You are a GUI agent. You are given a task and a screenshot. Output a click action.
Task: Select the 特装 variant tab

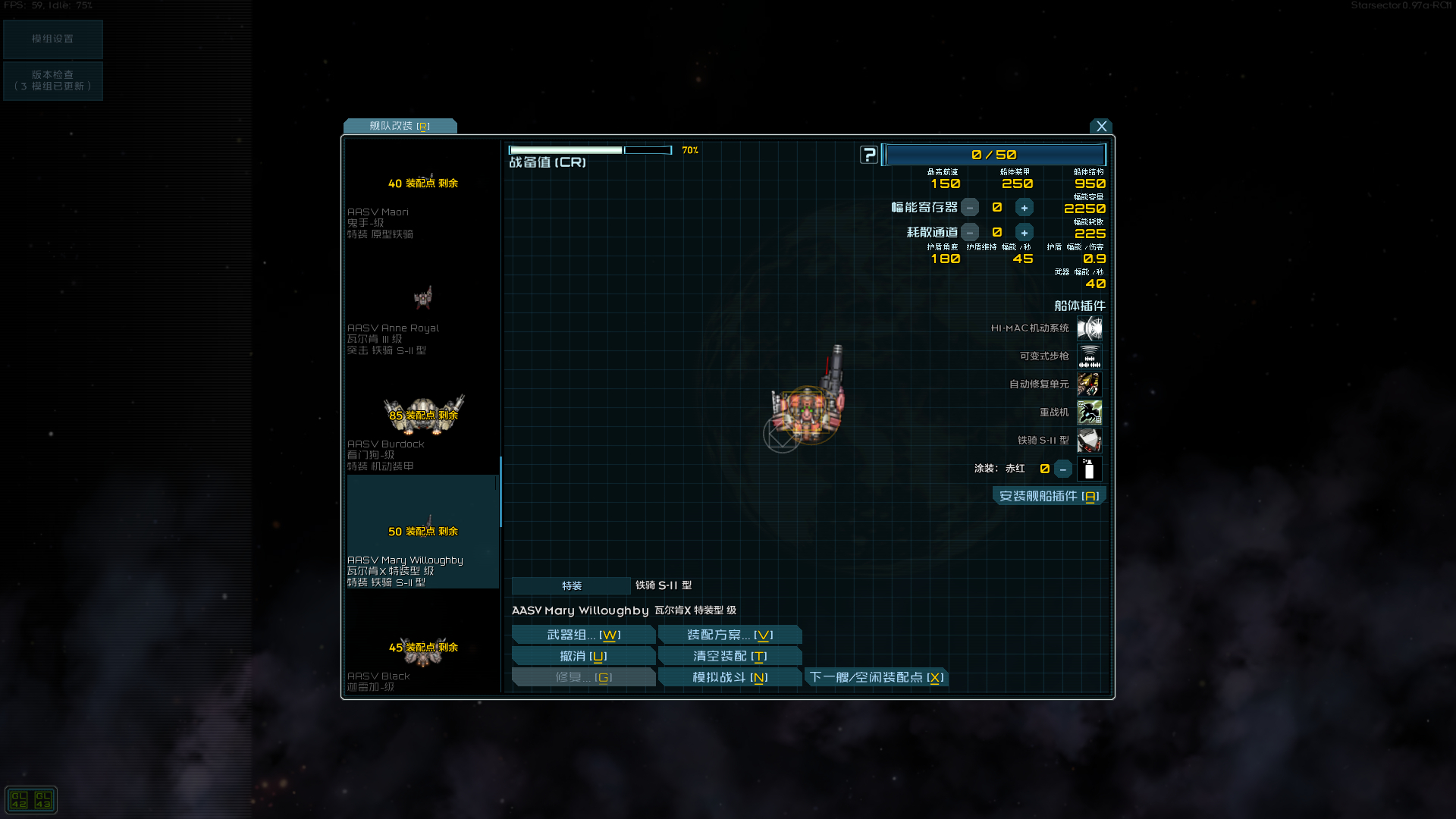pos(570,585)
